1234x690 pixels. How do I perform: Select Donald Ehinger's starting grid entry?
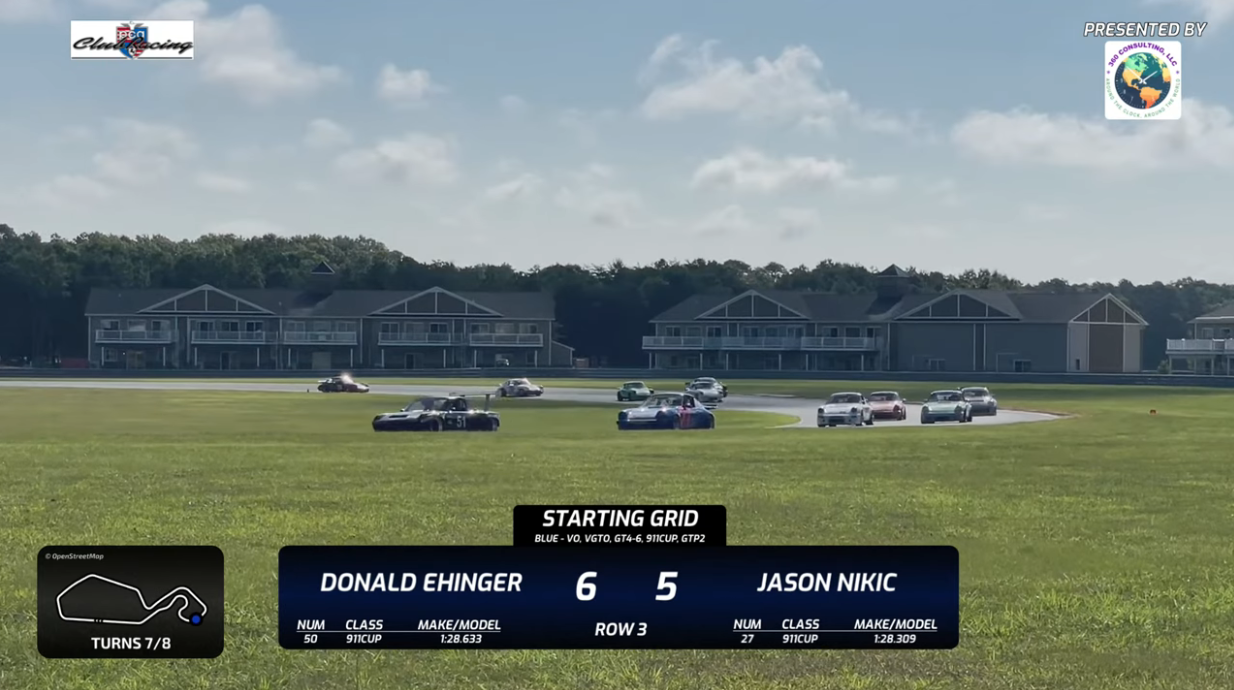click(420, 583)
